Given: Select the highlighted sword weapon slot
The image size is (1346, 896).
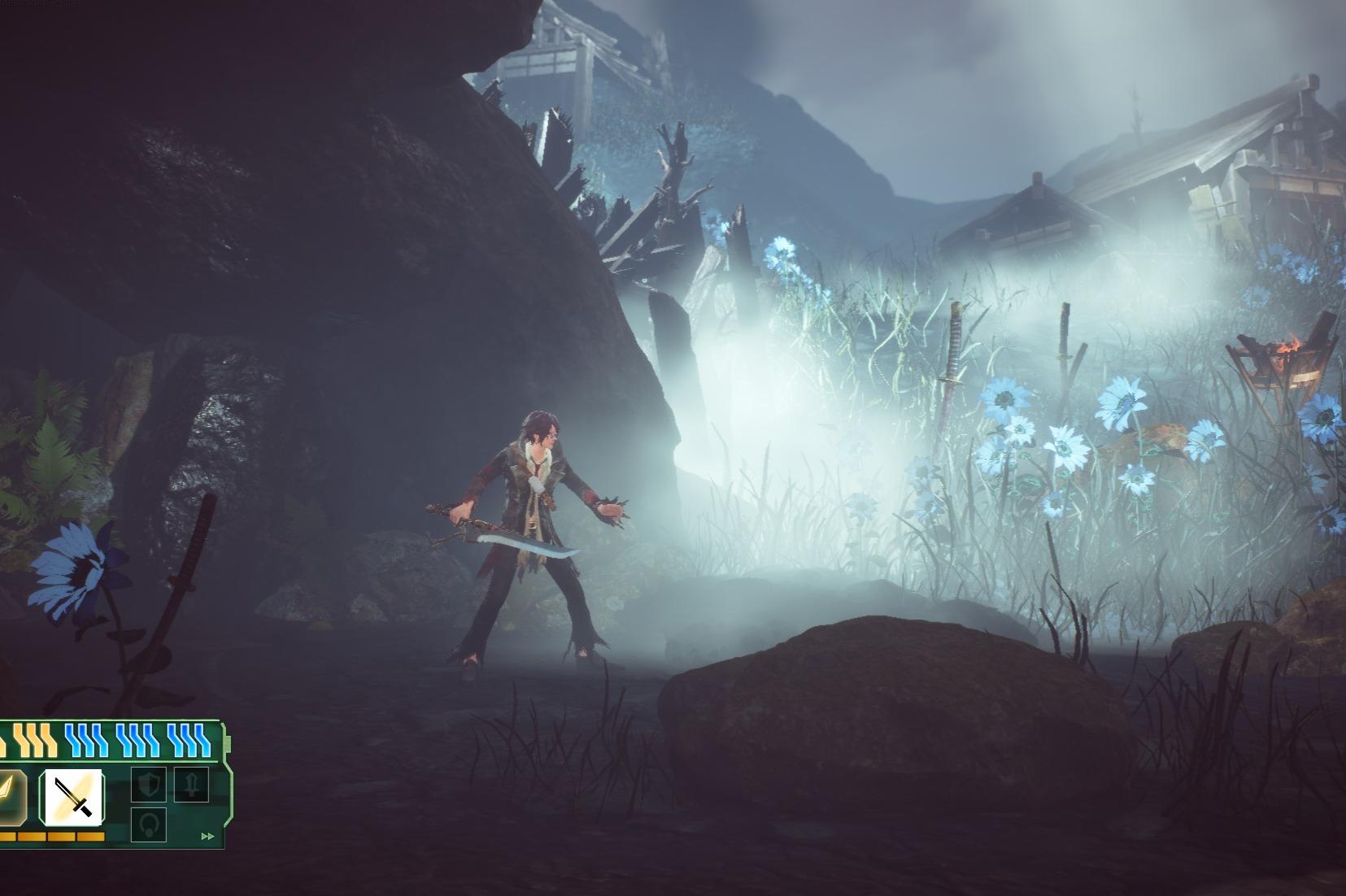Looking at the screenshot, I should [x=72, y=796].
